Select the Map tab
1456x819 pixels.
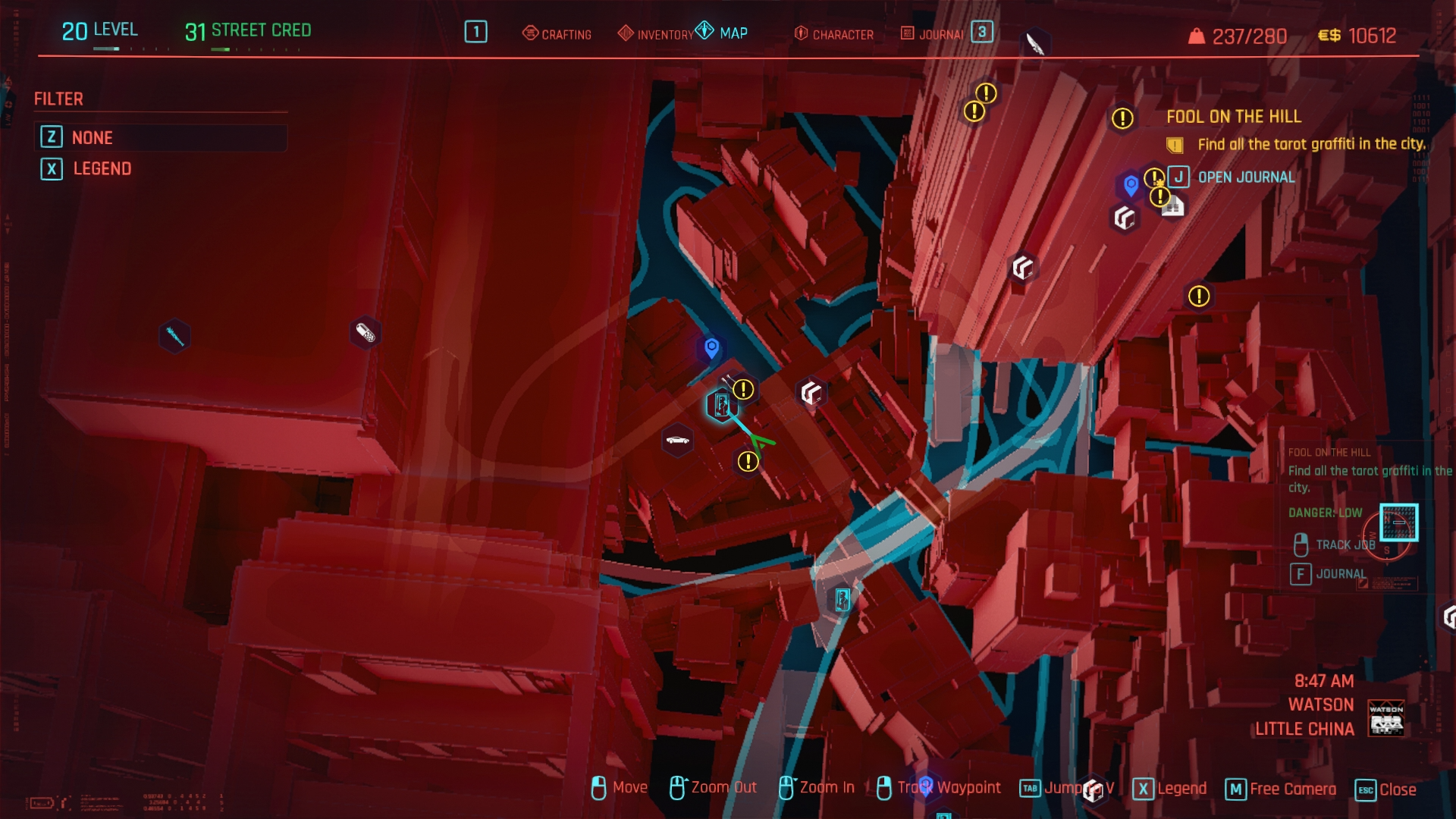click(723, 33)
